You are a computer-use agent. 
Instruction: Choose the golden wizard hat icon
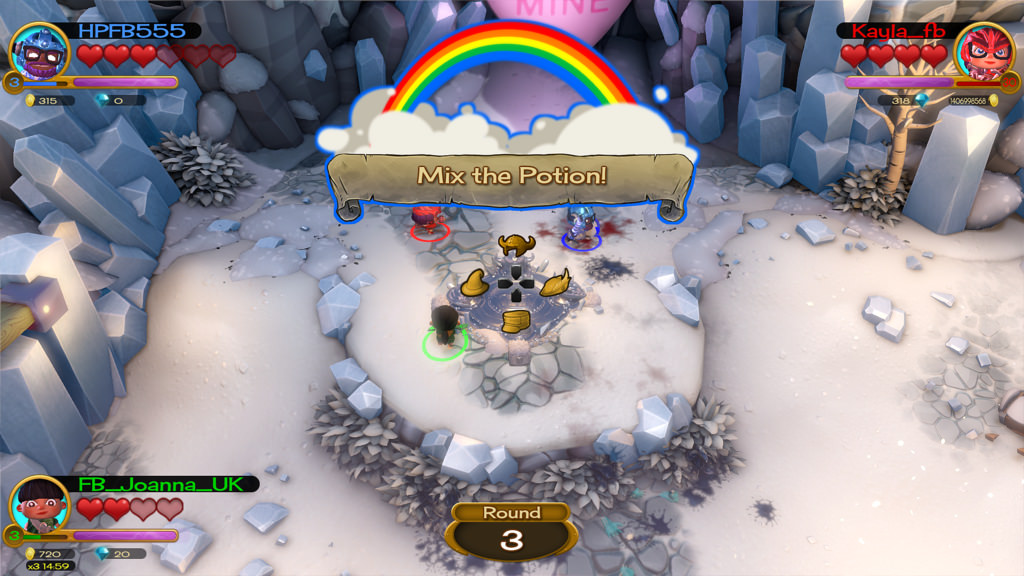[476, 283]
